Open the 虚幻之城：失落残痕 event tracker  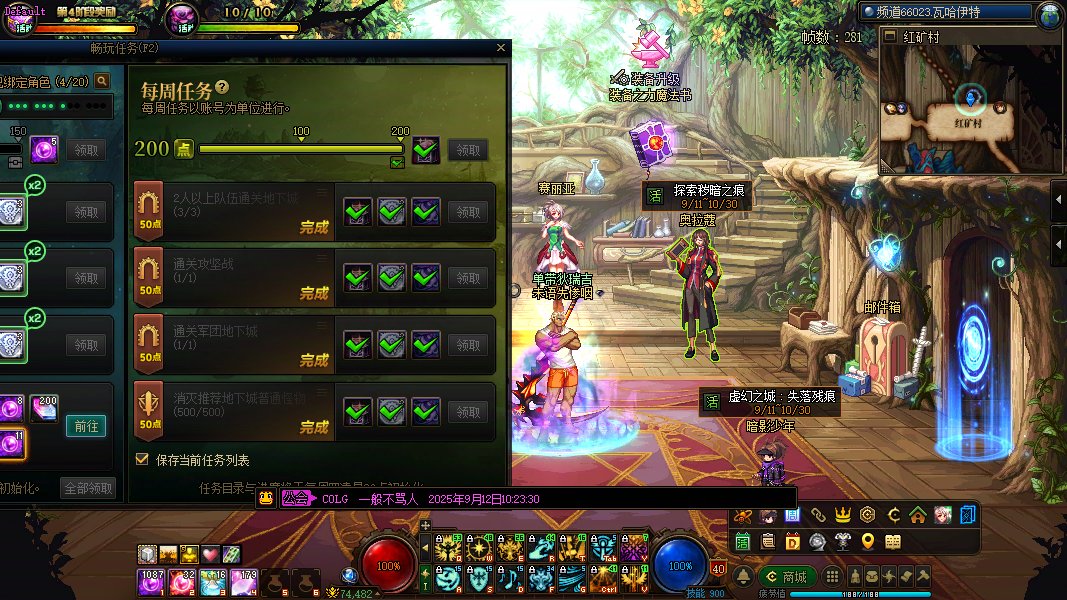click(x=768, y=403)
